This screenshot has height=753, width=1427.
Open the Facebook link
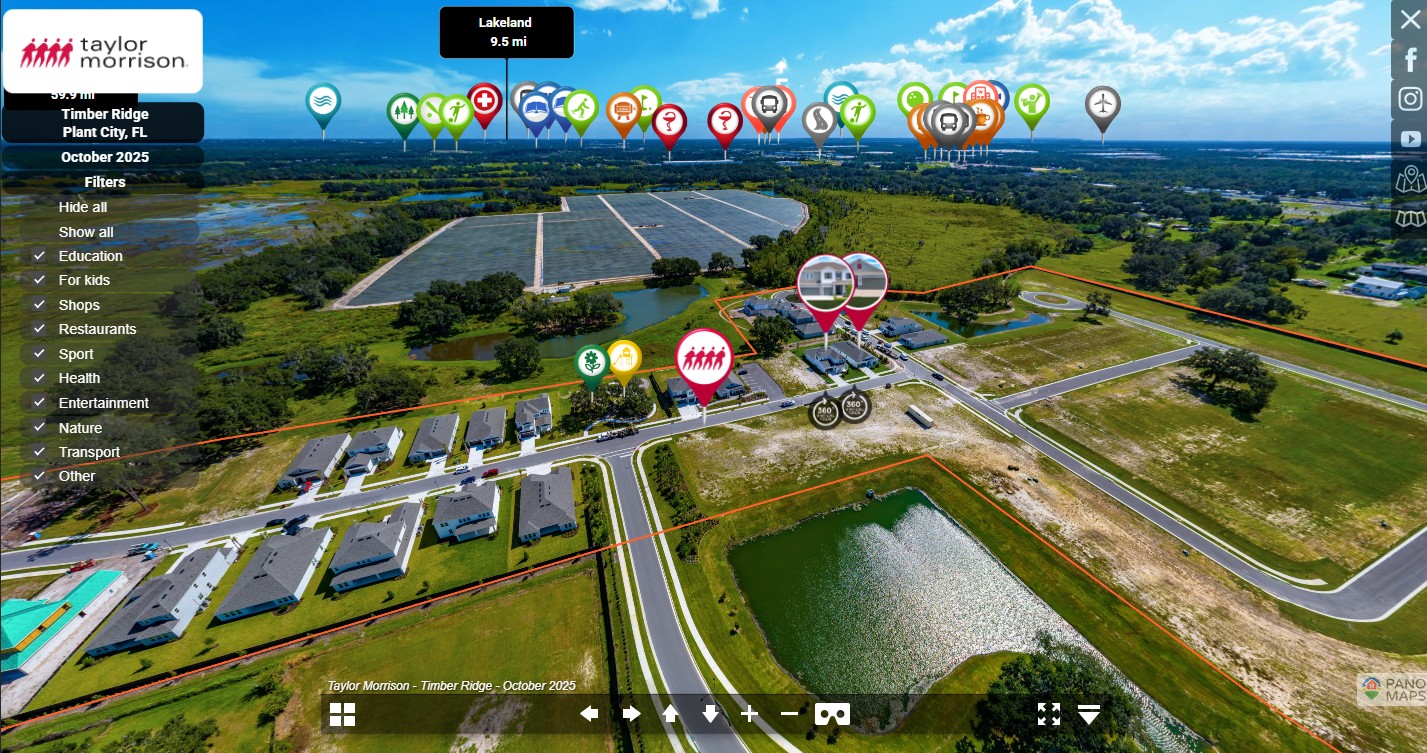point(1410,60)
